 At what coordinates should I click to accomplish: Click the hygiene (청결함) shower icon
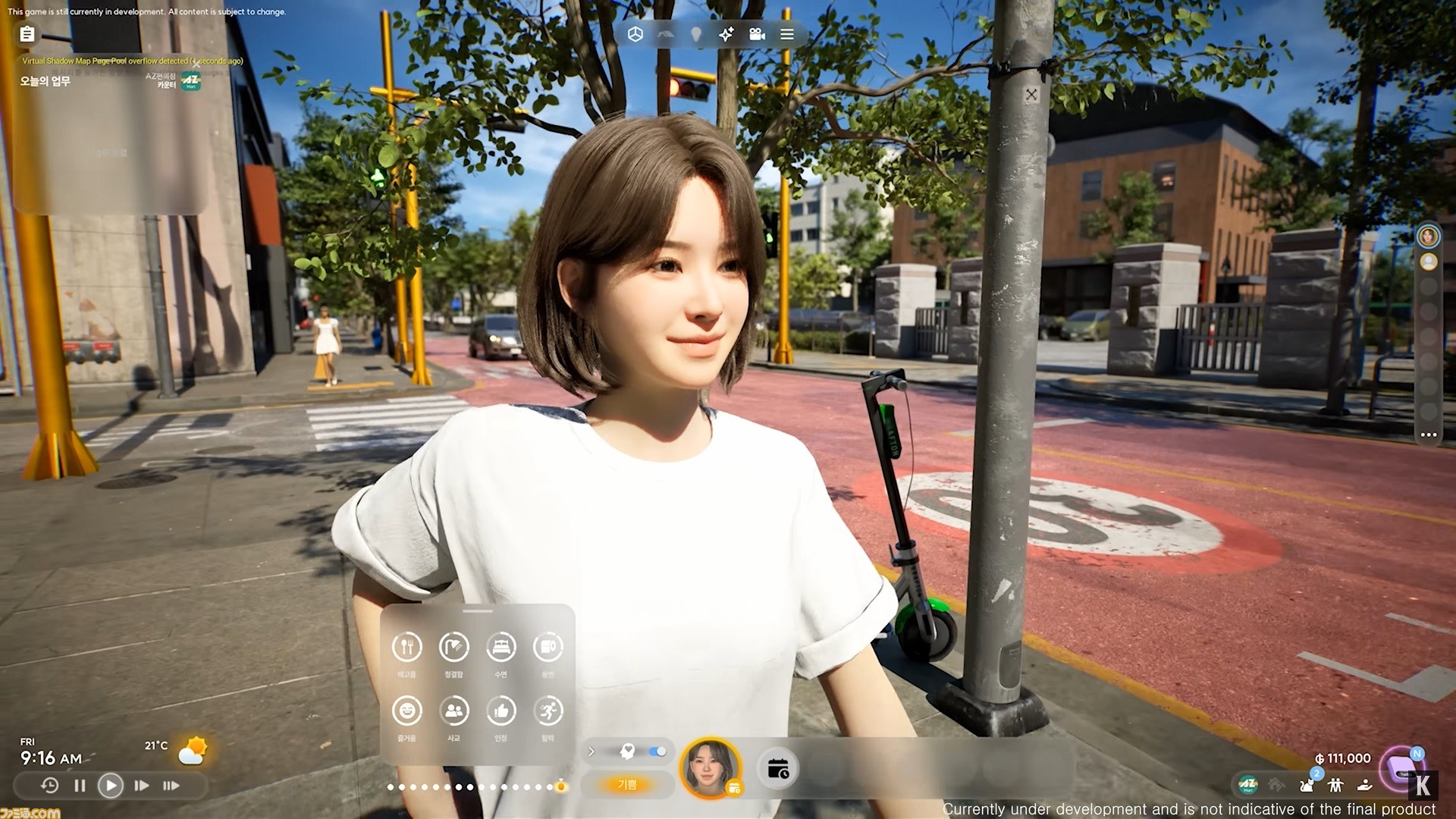[x=453, y=648]
